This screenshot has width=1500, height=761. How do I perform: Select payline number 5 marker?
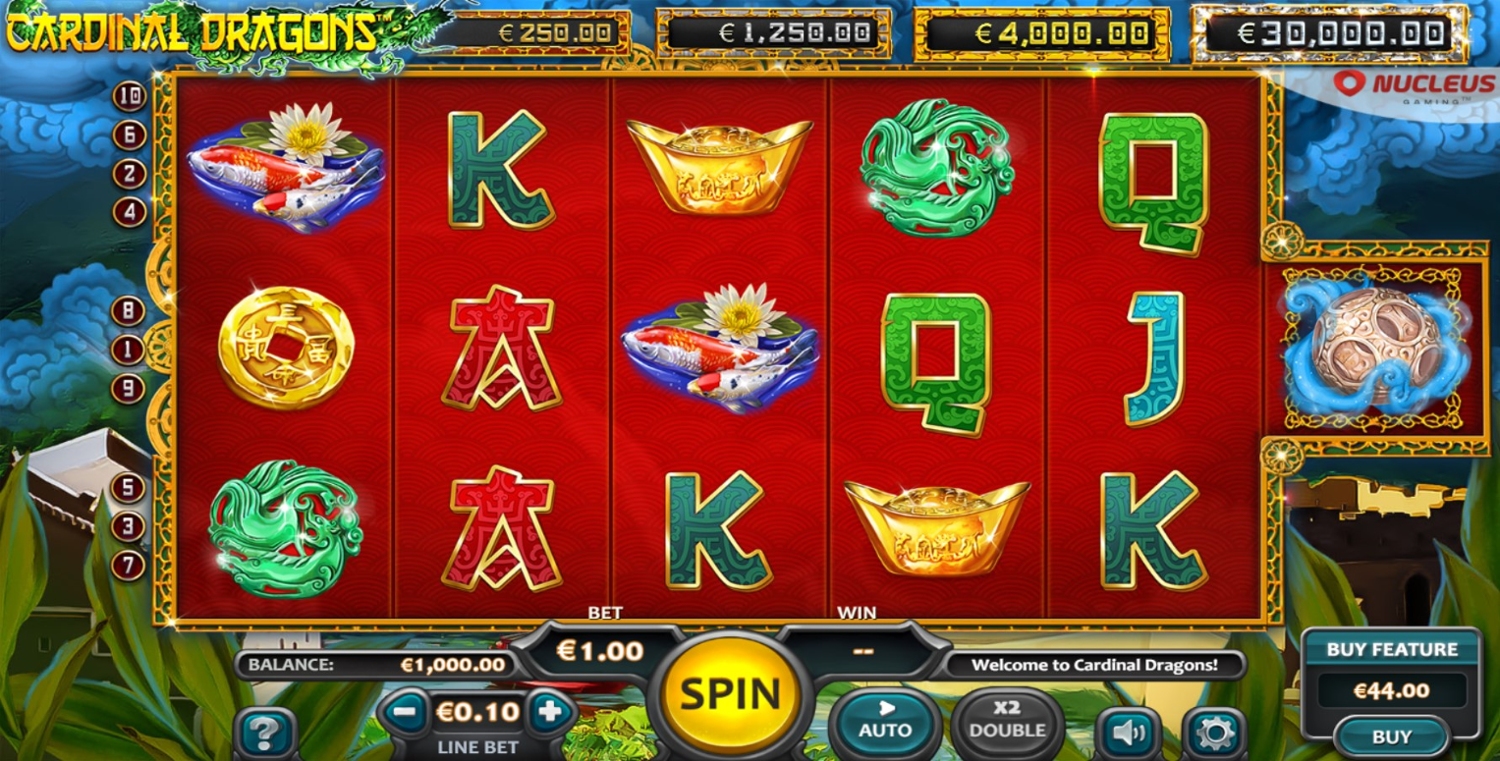pyautogui.click(x=128, y=488)
